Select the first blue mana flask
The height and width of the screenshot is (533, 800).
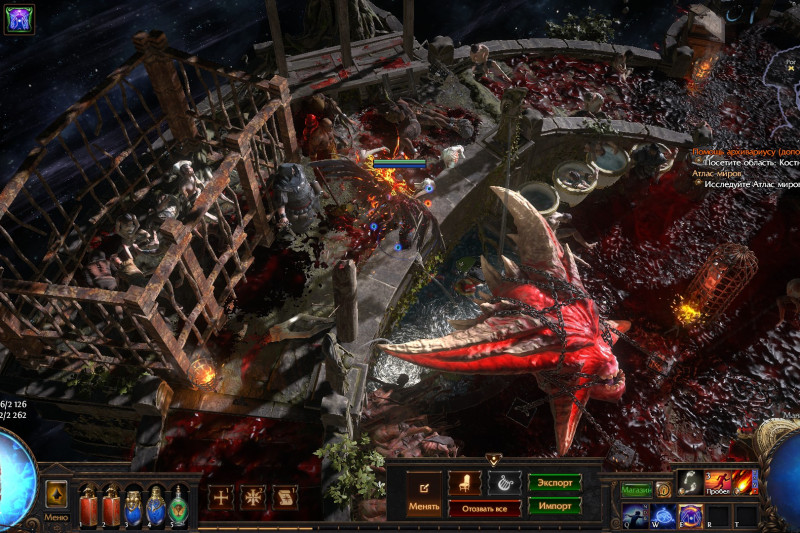[133, 504]
